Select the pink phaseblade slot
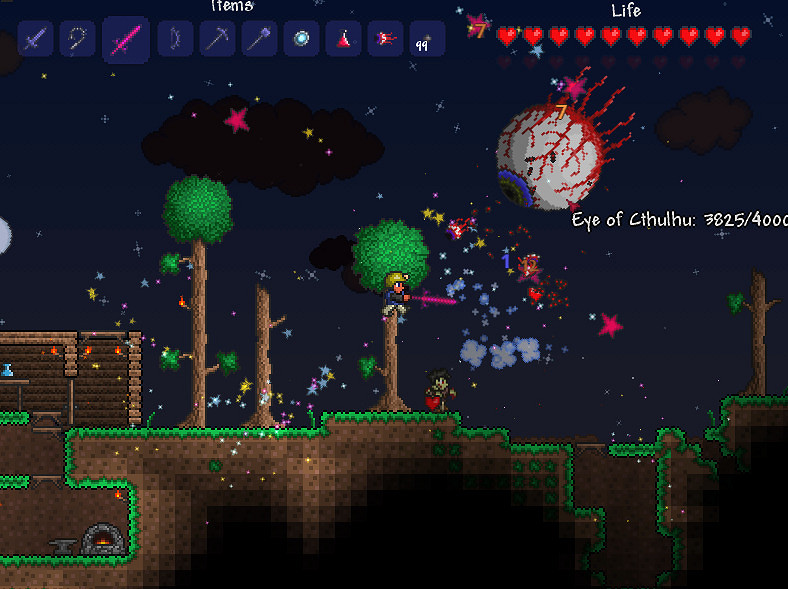This screenshot has width=788, height=589. click(126, 40)
